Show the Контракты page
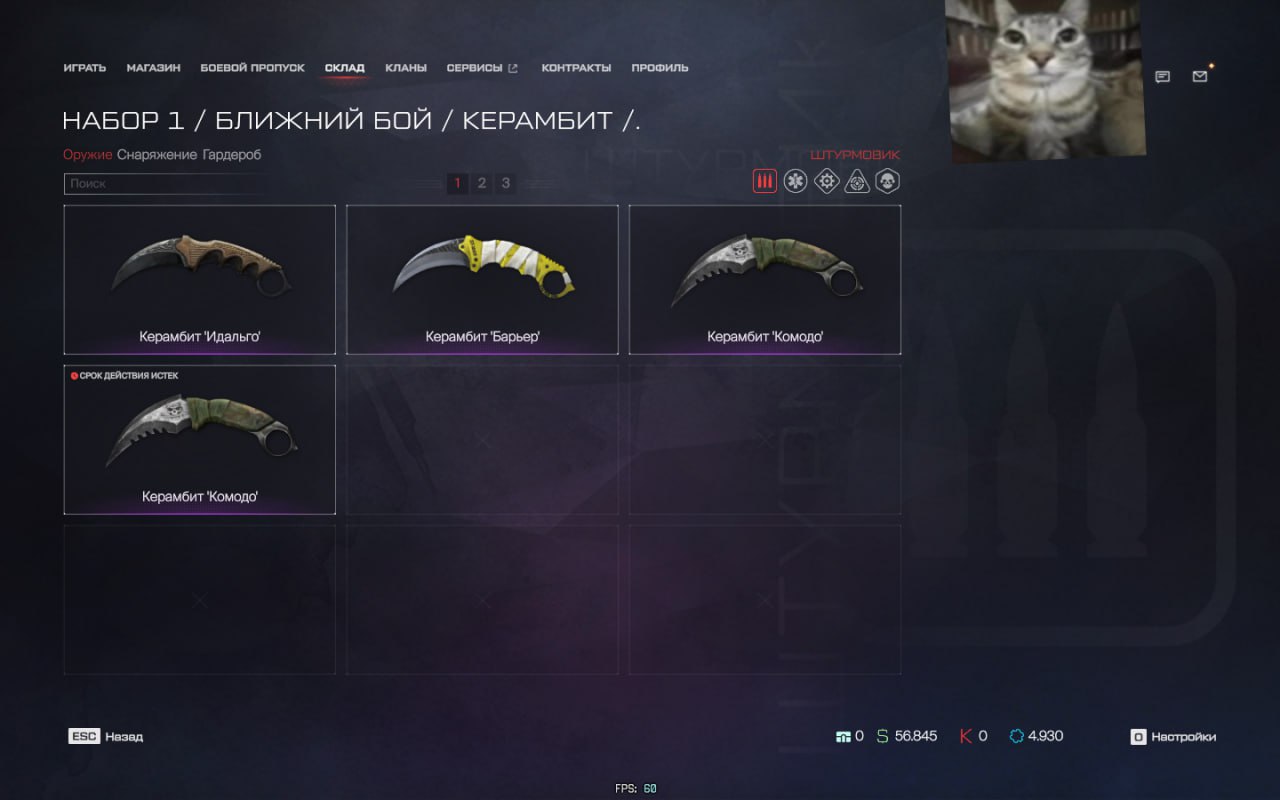The width and height of the screenshot is (1280, 800). pos(576,68)
